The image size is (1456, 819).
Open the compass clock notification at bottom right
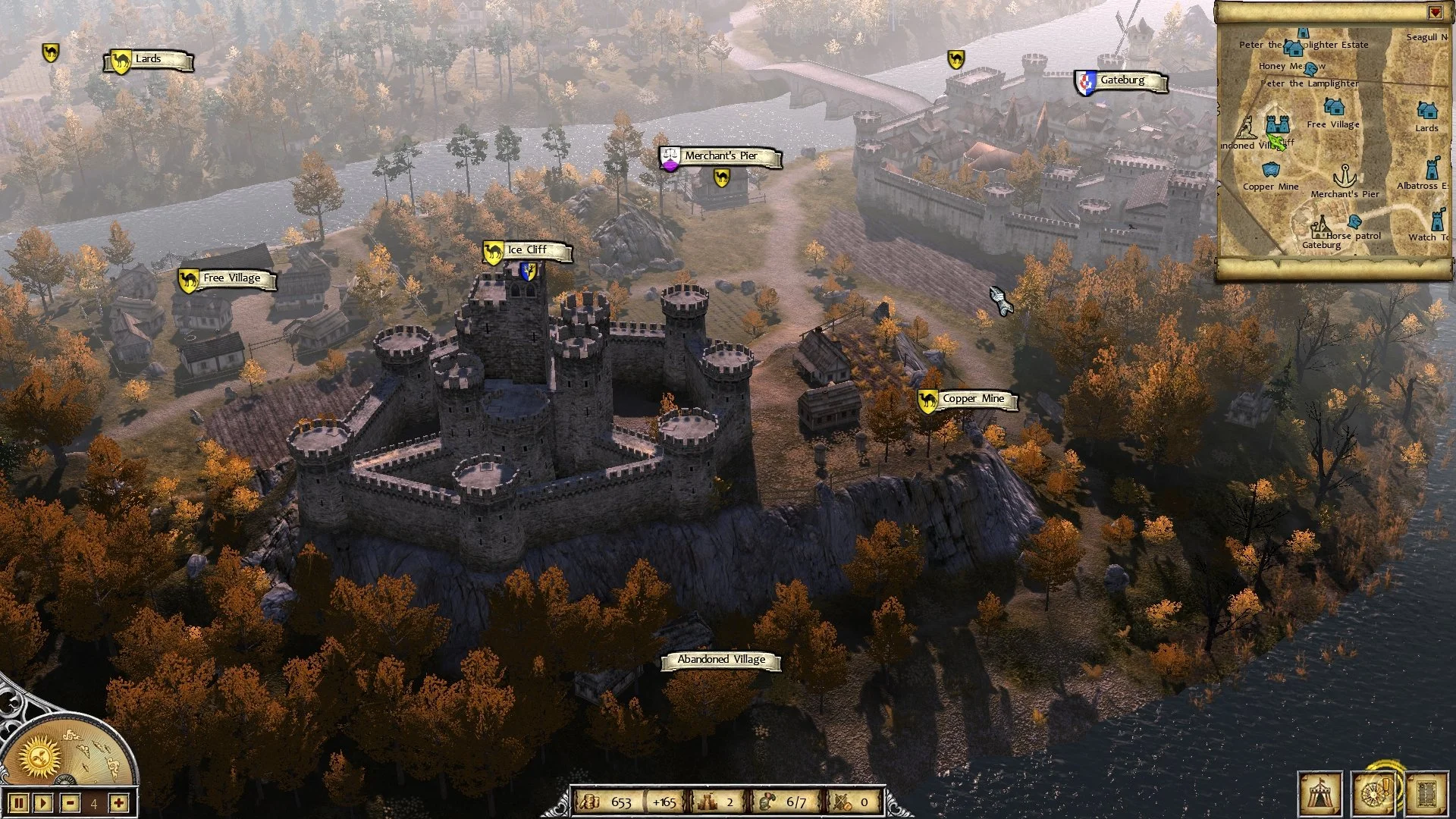1374,795
